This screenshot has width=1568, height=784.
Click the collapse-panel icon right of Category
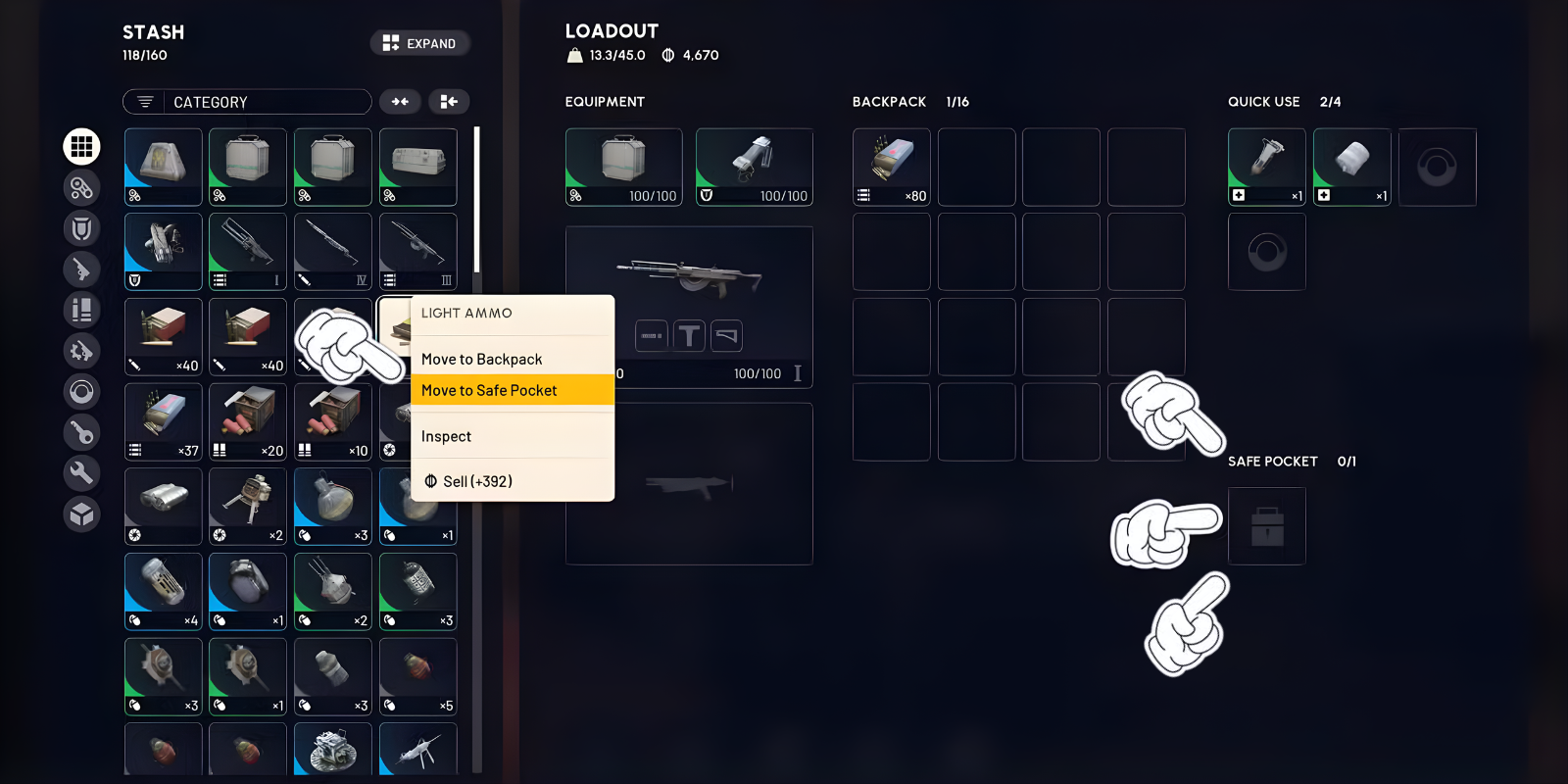click(x=449, y=101)
